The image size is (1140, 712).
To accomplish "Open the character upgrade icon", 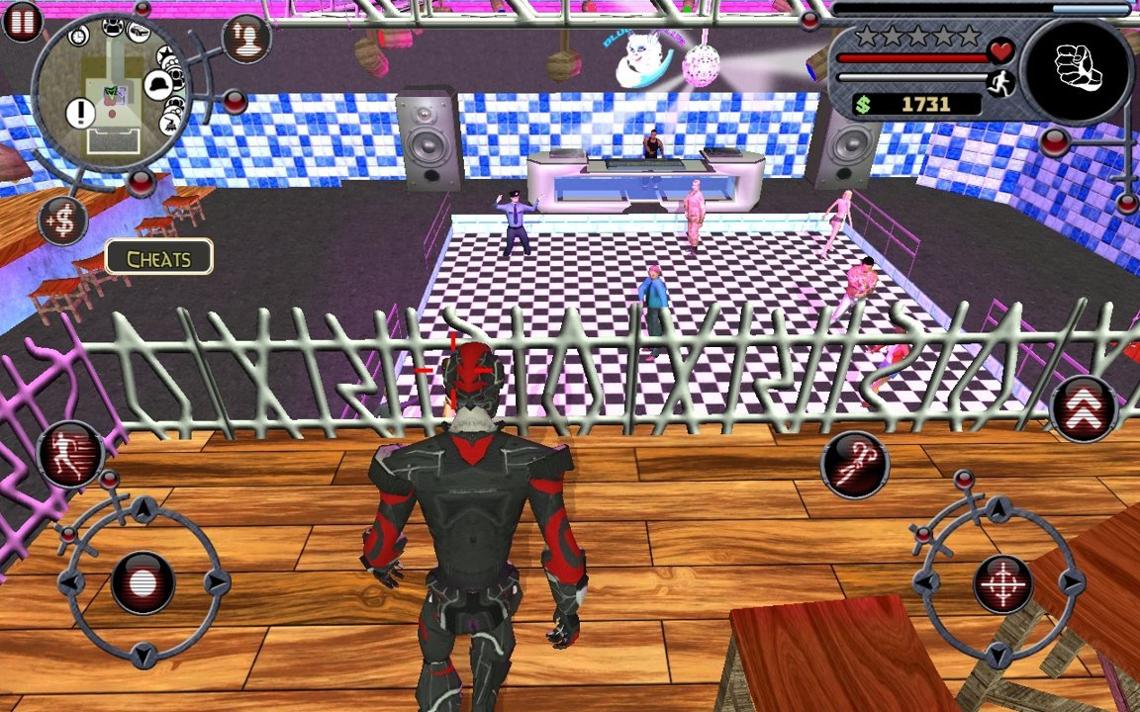I will point(245,39).
